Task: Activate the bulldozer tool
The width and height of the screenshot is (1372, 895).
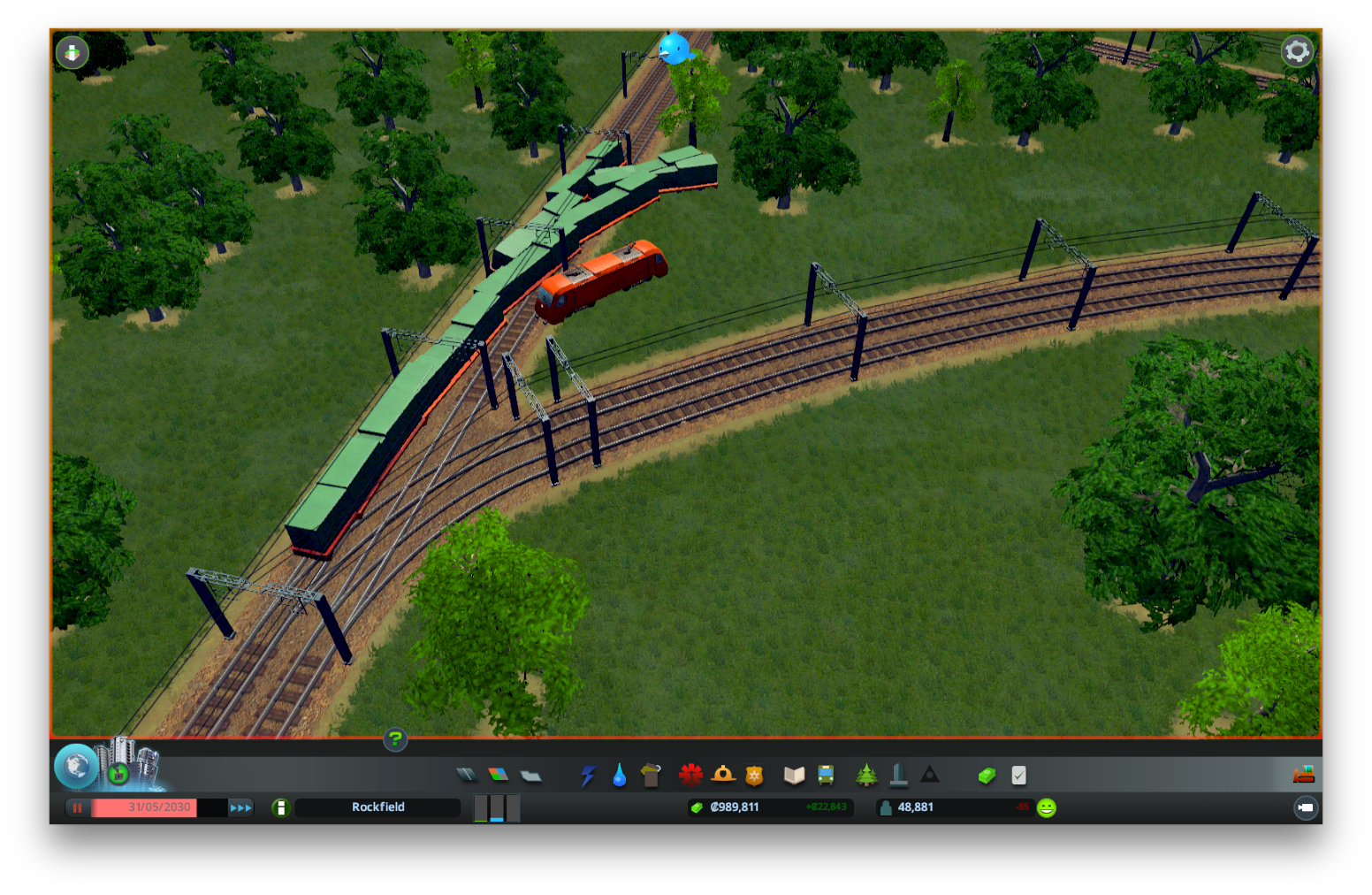Action: click(x=1303, y=776)
